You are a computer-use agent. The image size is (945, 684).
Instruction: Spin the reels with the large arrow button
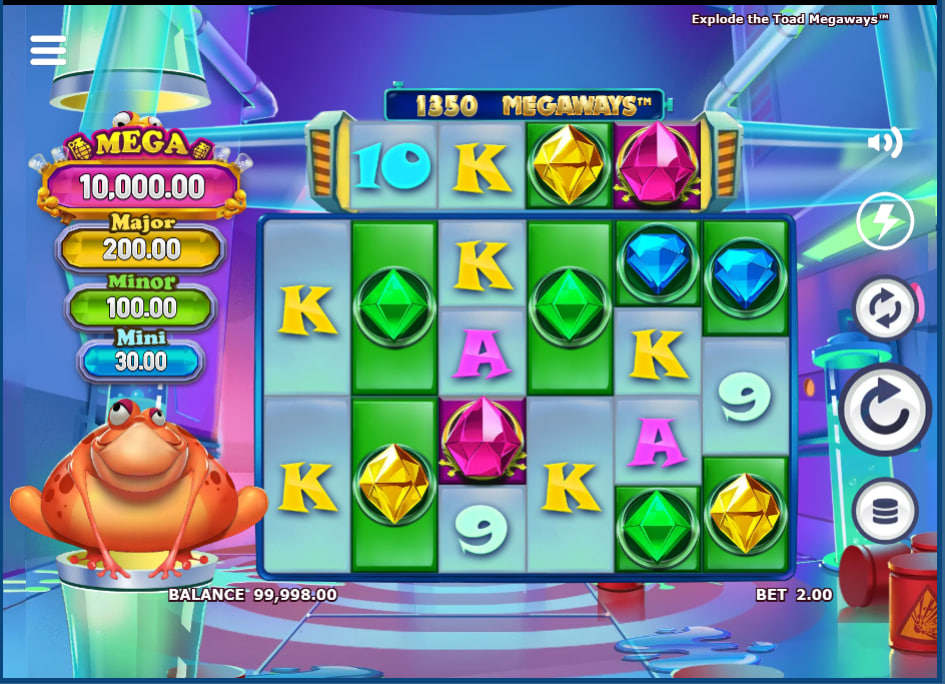(886, 409)
